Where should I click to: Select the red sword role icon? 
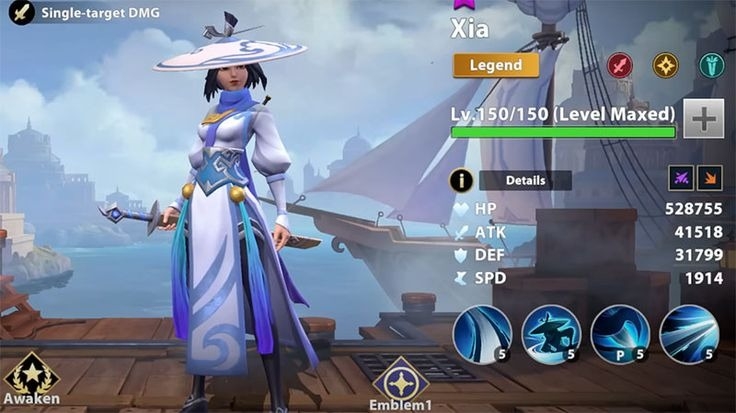620,65
